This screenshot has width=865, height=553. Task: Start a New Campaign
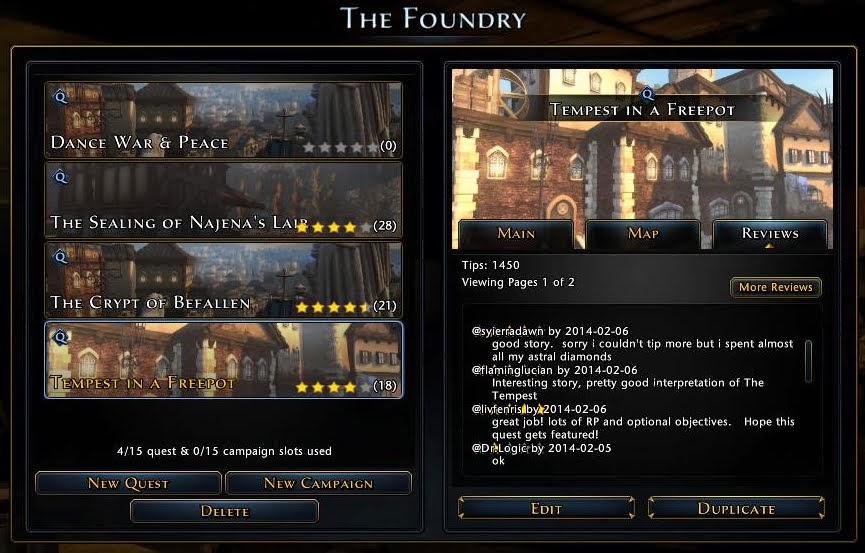(318, 484)
